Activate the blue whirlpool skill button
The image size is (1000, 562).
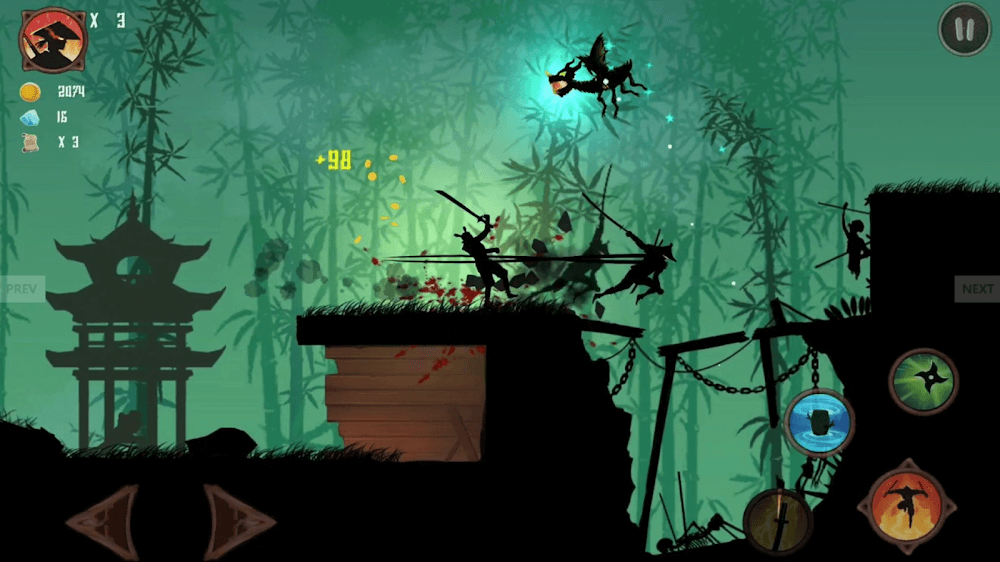(819, 422)
